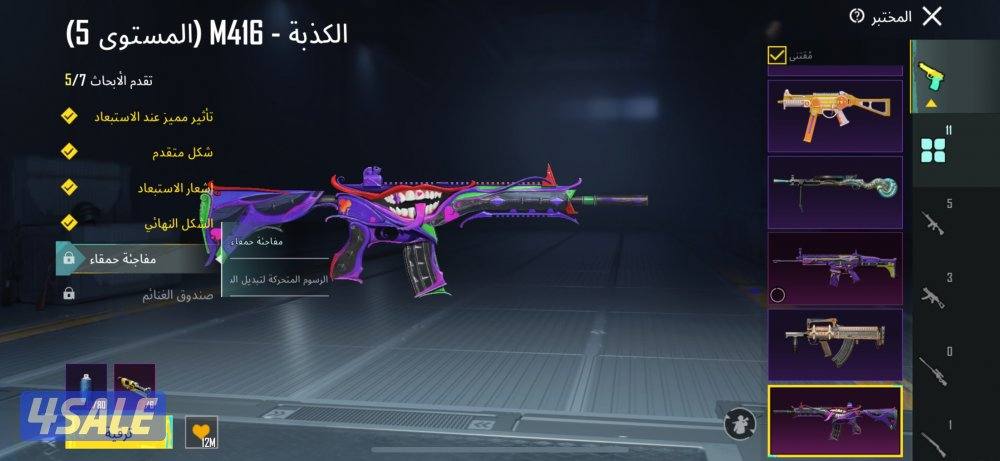Toggle the owned-only checkbox

[x=777, y=56]
